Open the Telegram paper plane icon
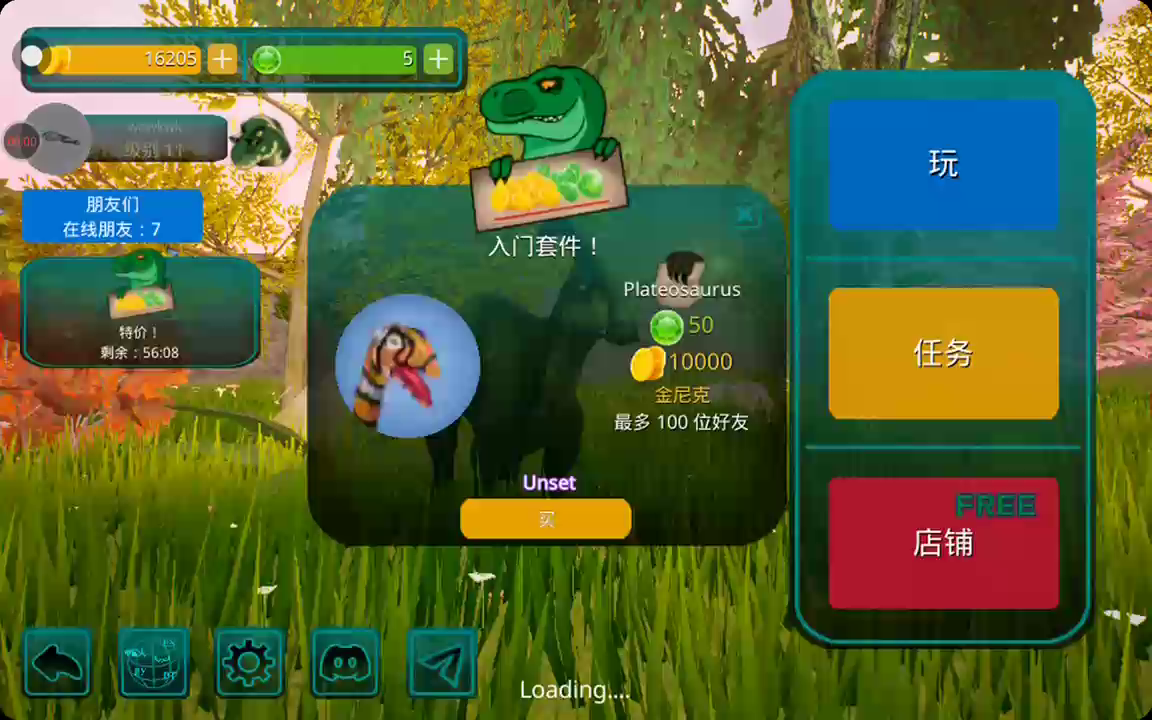Image resolution: width=1152 pixels, height=720 pixels. coord(442,662)
